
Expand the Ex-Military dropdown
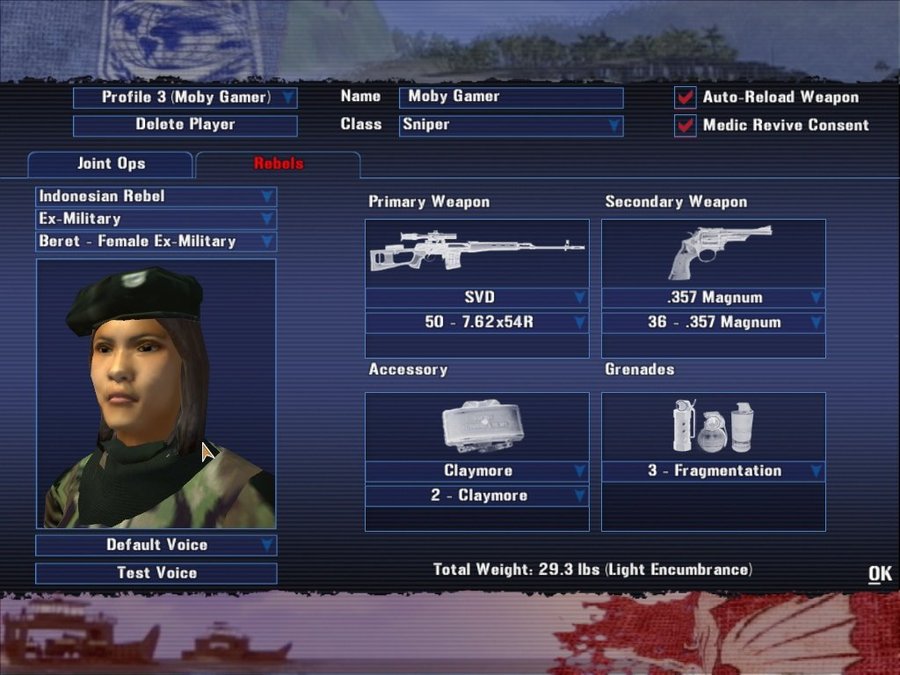tap(156, 219)
